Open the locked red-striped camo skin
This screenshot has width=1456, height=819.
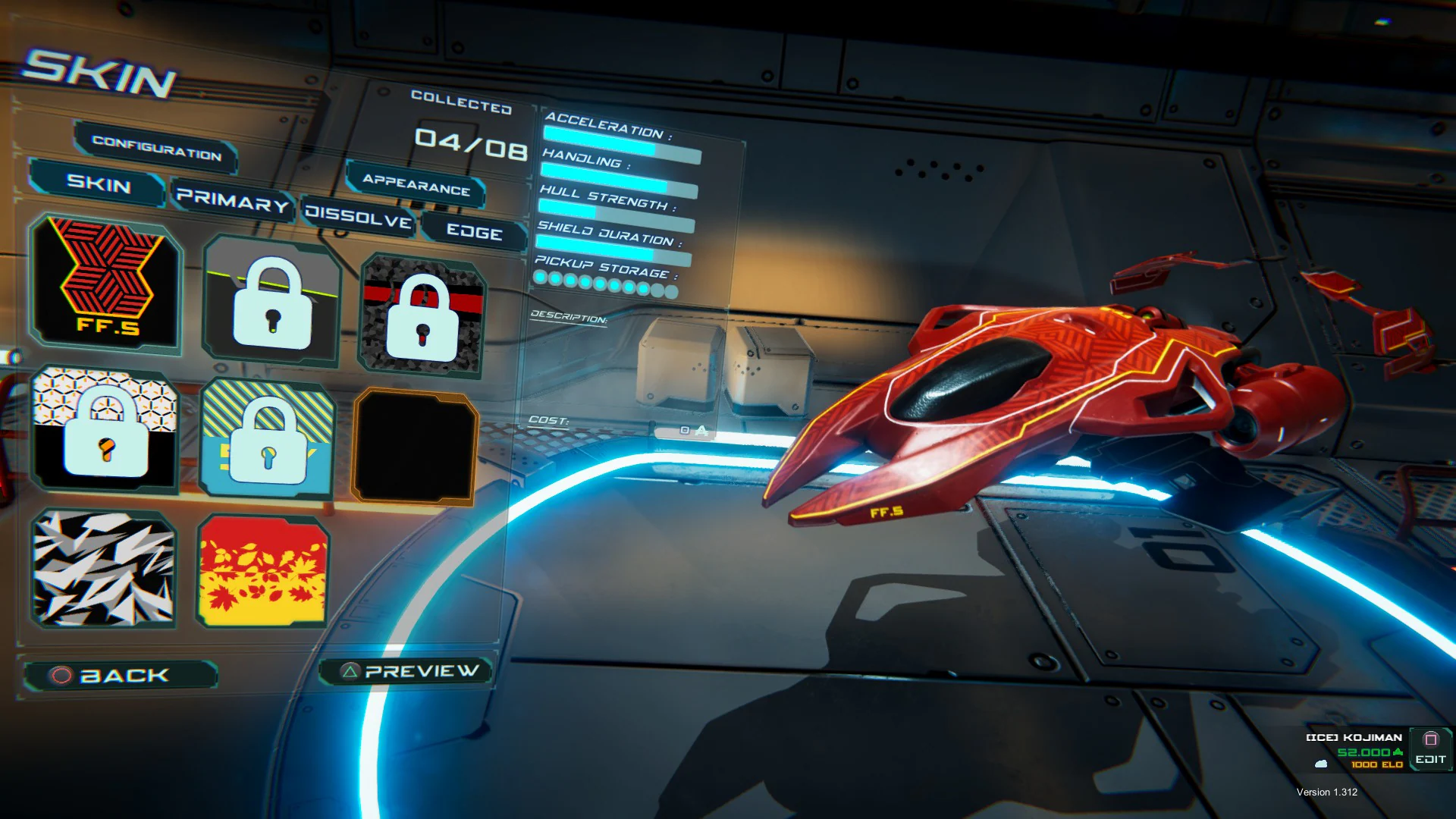pyautogui.click(x=422, y=315)
